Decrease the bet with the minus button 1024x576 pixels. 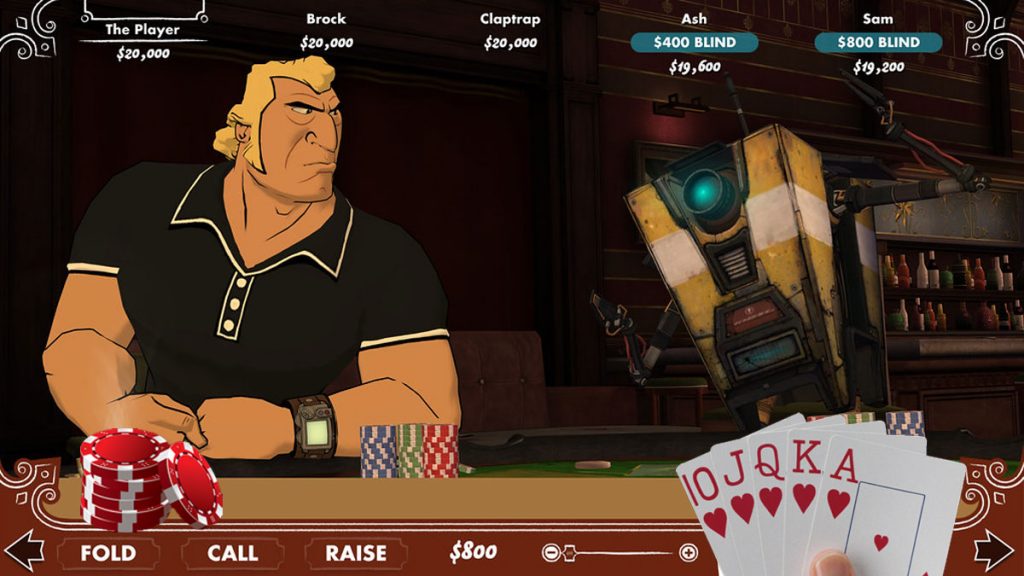[550, 552]
